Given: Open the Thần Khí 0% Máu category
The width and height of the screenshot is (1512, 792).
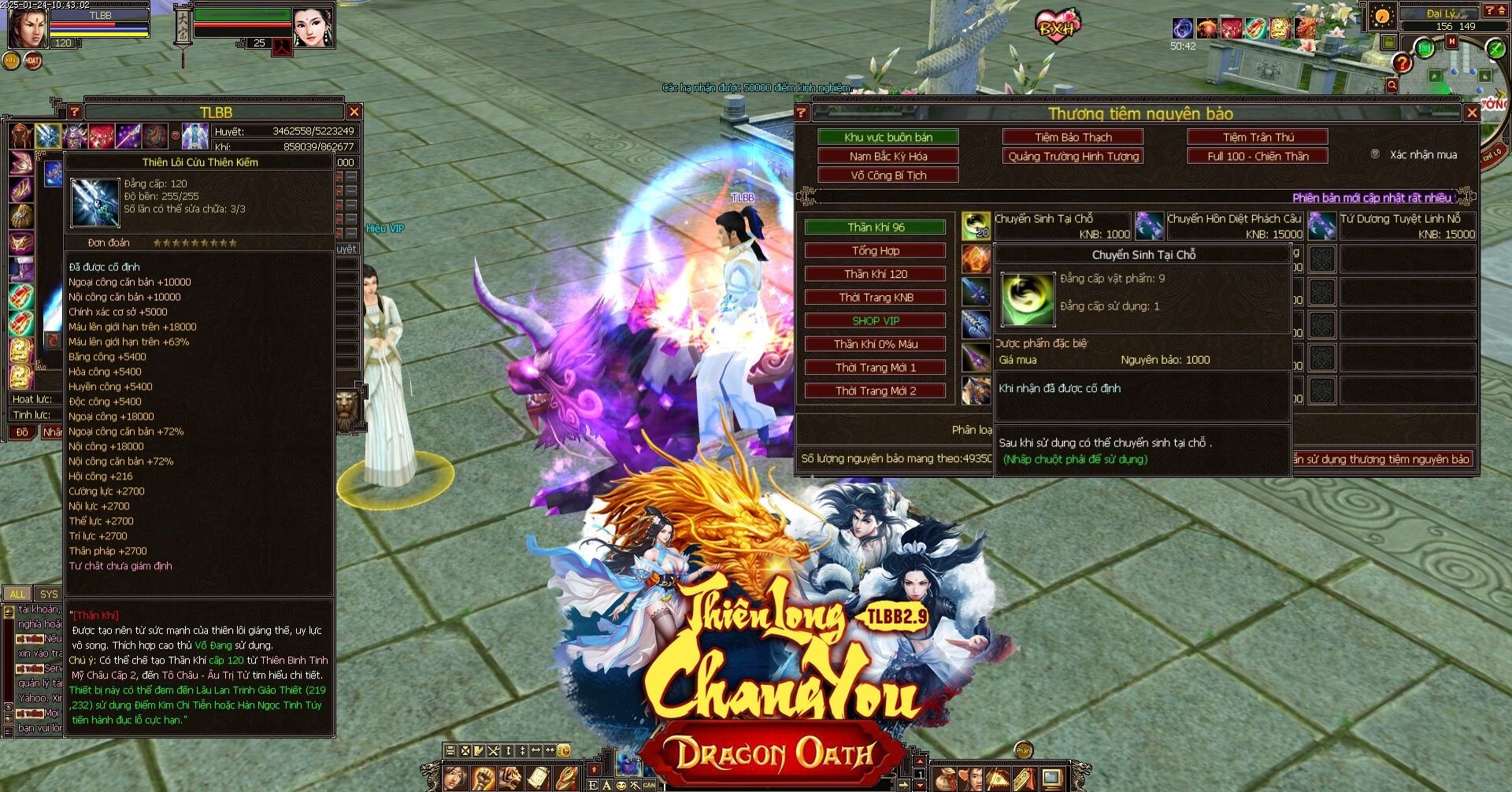Looking at the screenshot, I should [x=876, y=344].
